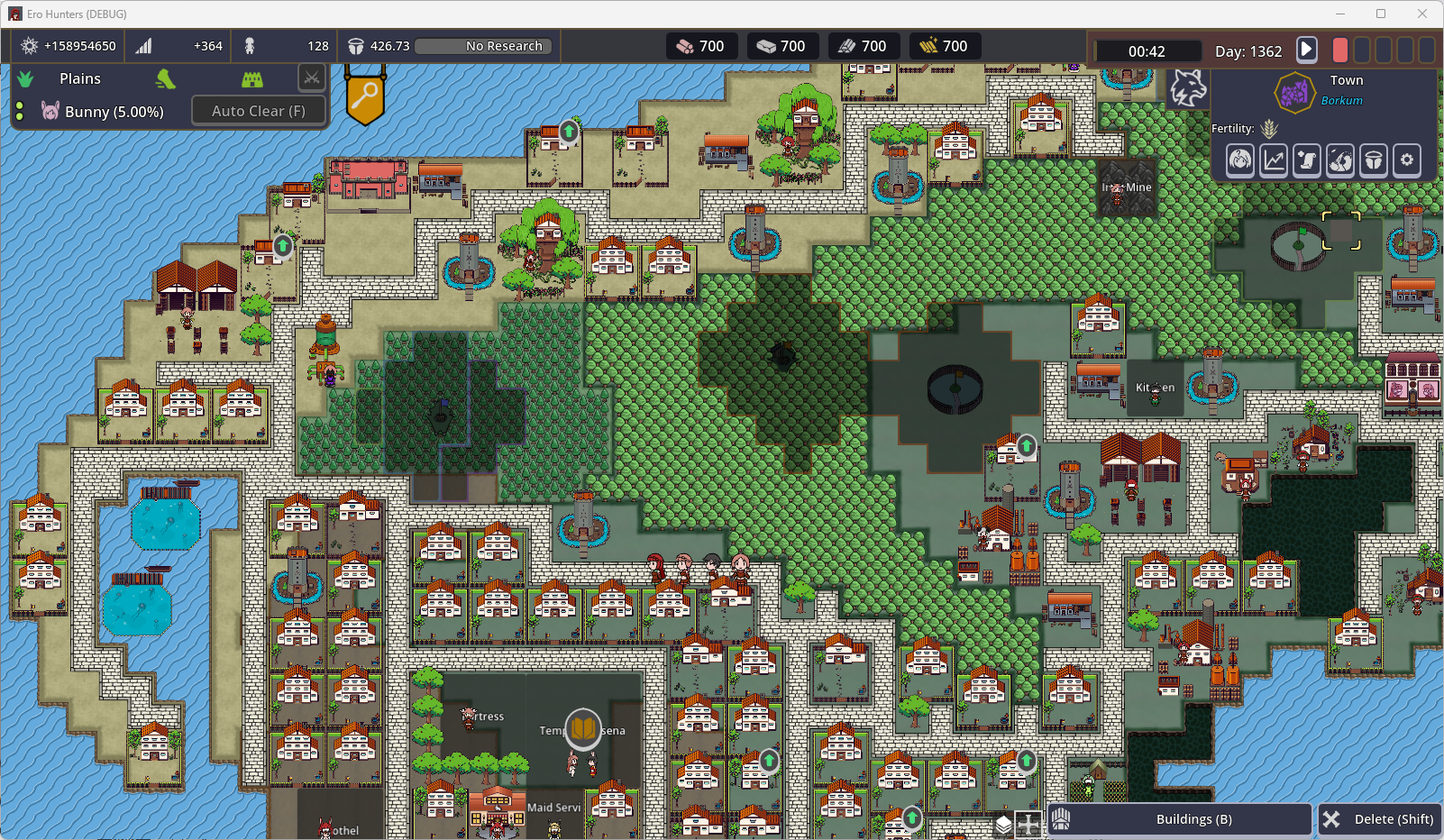Click the white cross move icon near bottom
Image resolution: width=1444 pixels, height=840 pixels.
(x=1028, y=823)
